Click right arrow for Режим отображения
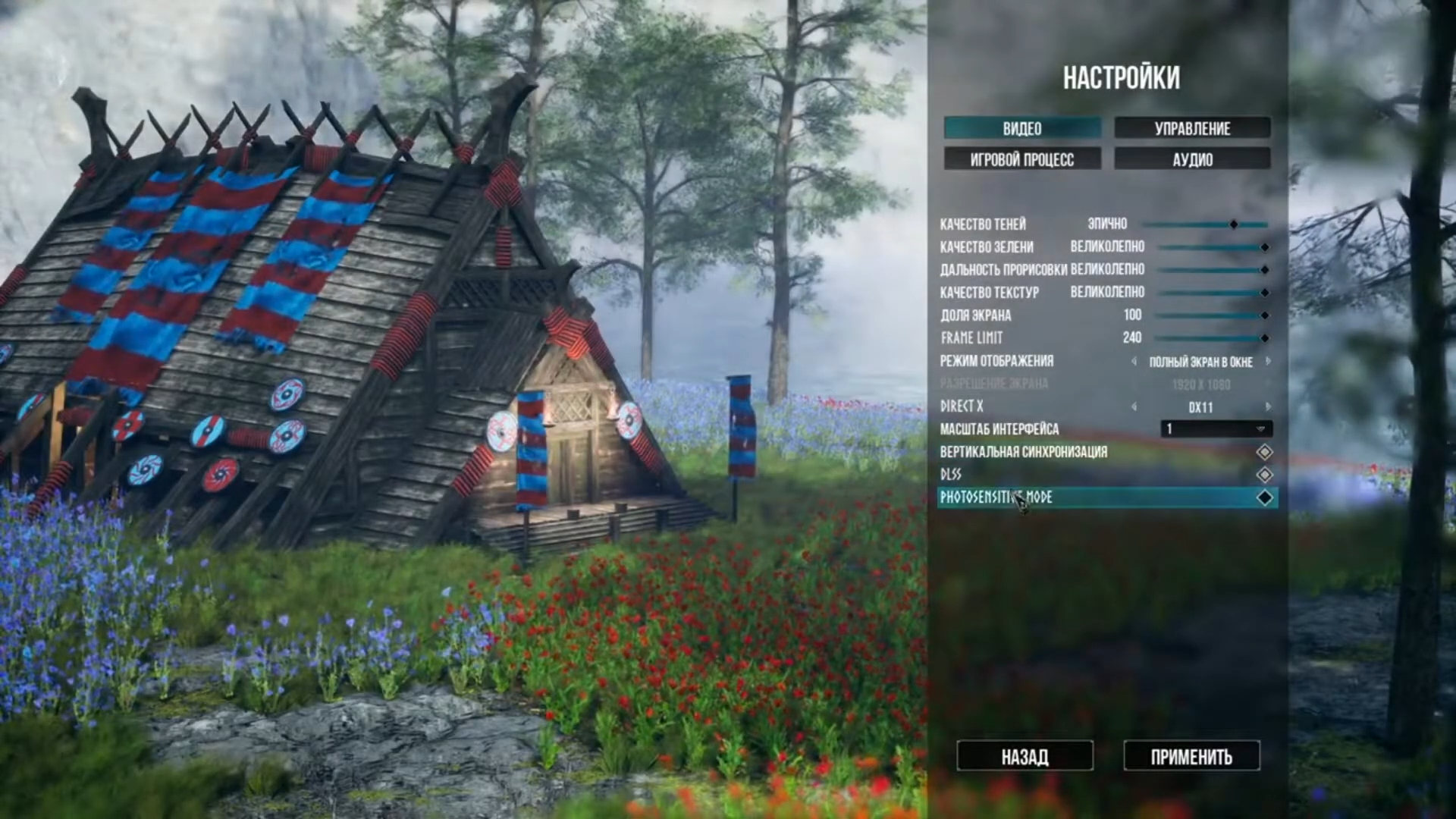Image resolution: width=1456 pixels, height=819 pixels. 1268,362
